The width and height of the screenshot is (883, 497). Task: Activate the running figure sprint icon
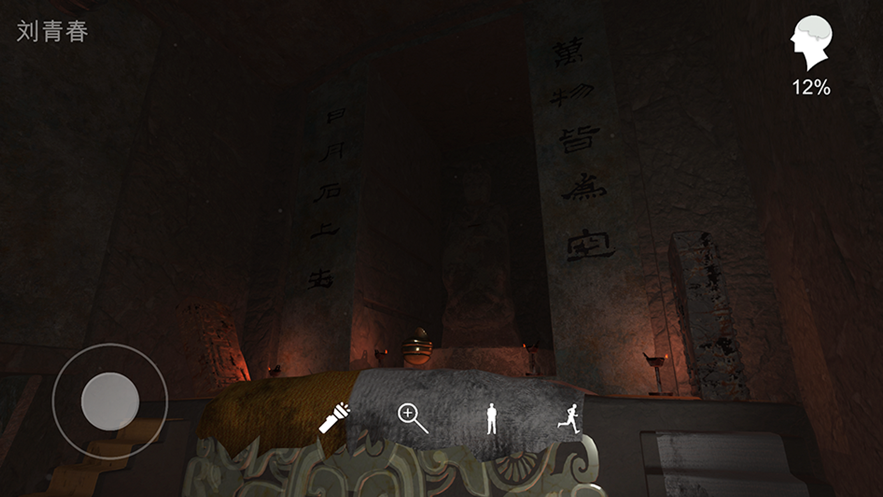point(569,417)
